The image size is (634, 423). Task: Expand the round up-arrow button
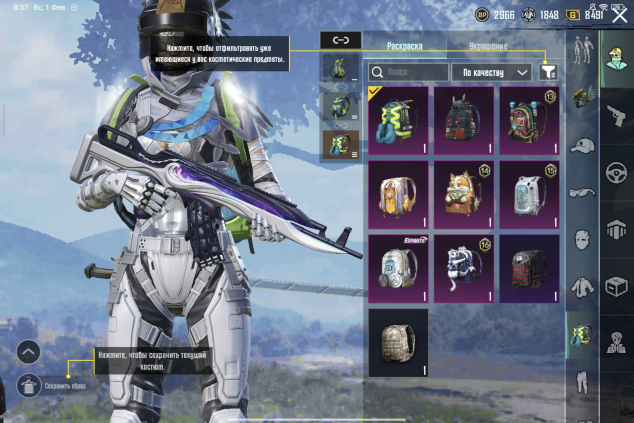[29, 352]
